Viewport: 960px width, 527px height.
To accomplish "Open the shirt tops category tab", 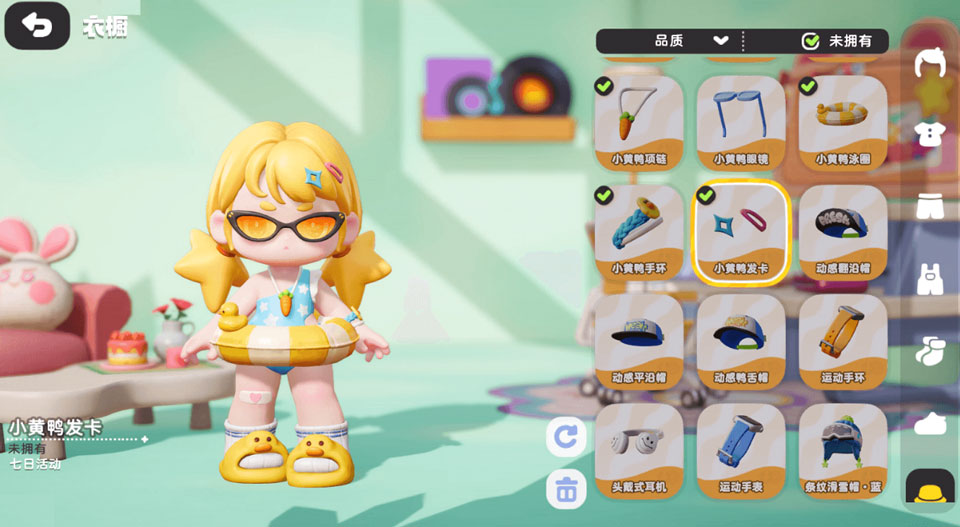I will [930, 134].
